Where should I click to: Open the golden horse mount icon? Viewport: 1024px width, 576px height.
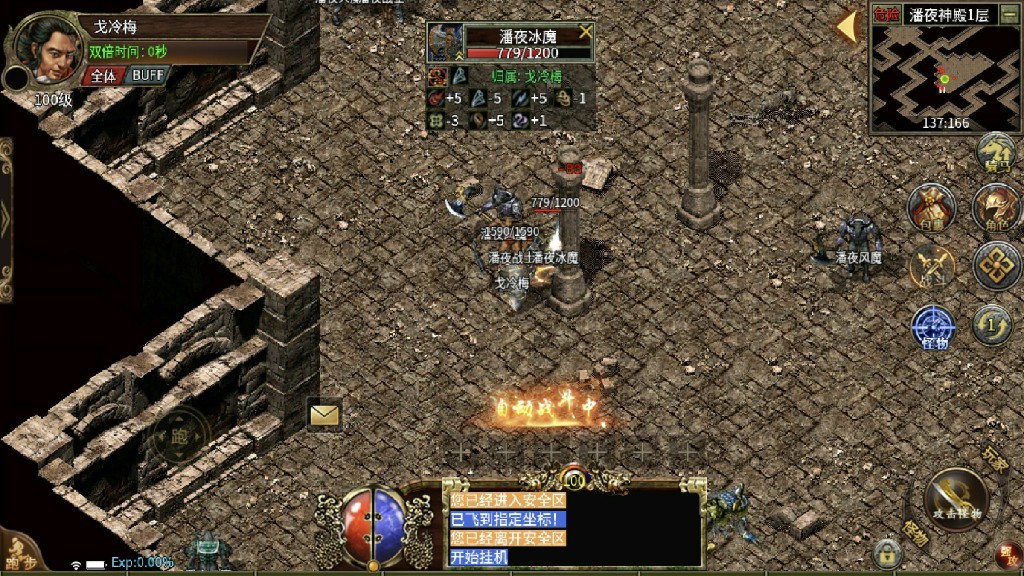click(996, 154)
